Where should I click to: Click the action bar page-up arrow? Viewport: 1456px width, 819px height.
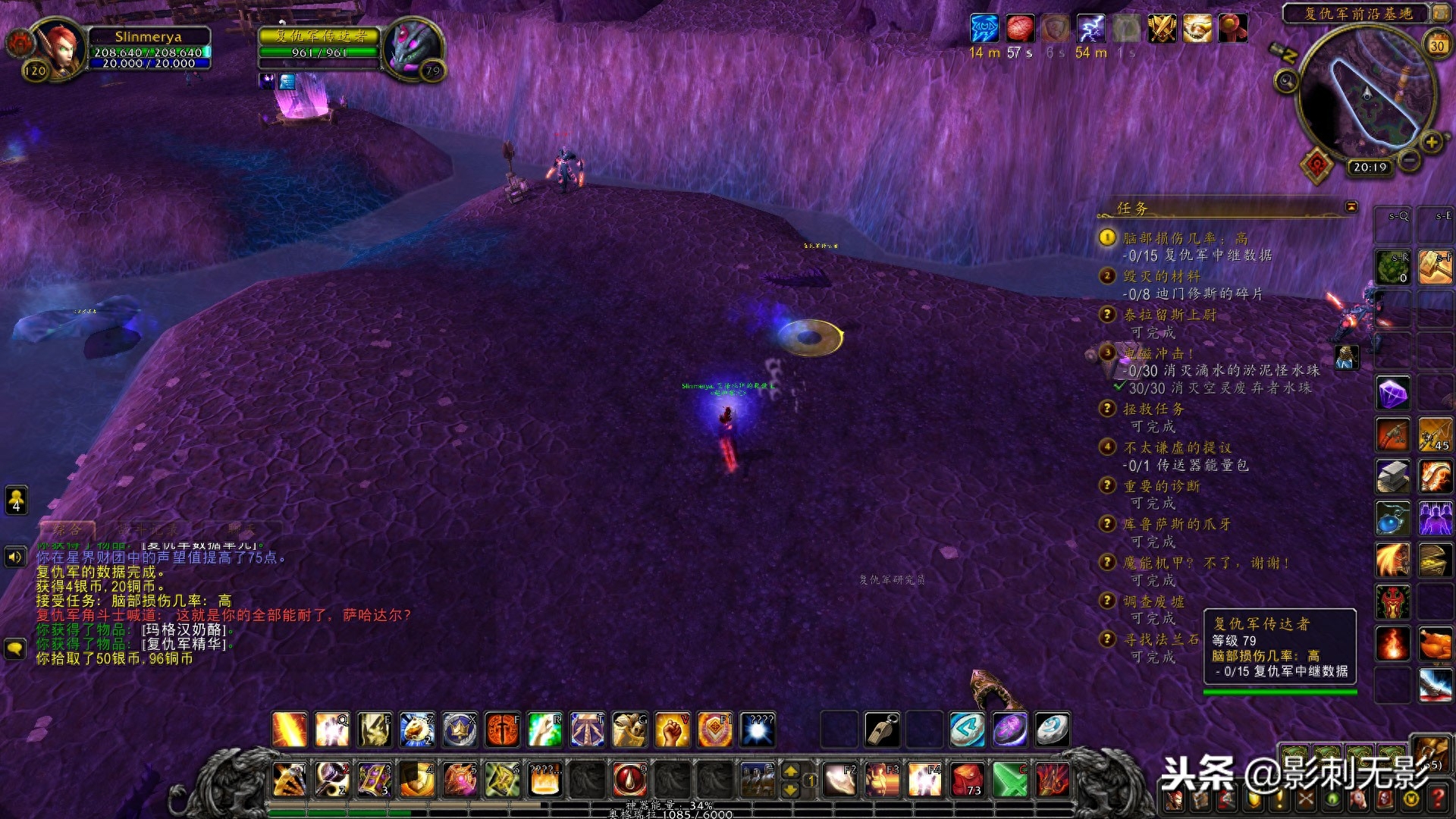coord(790,770)
